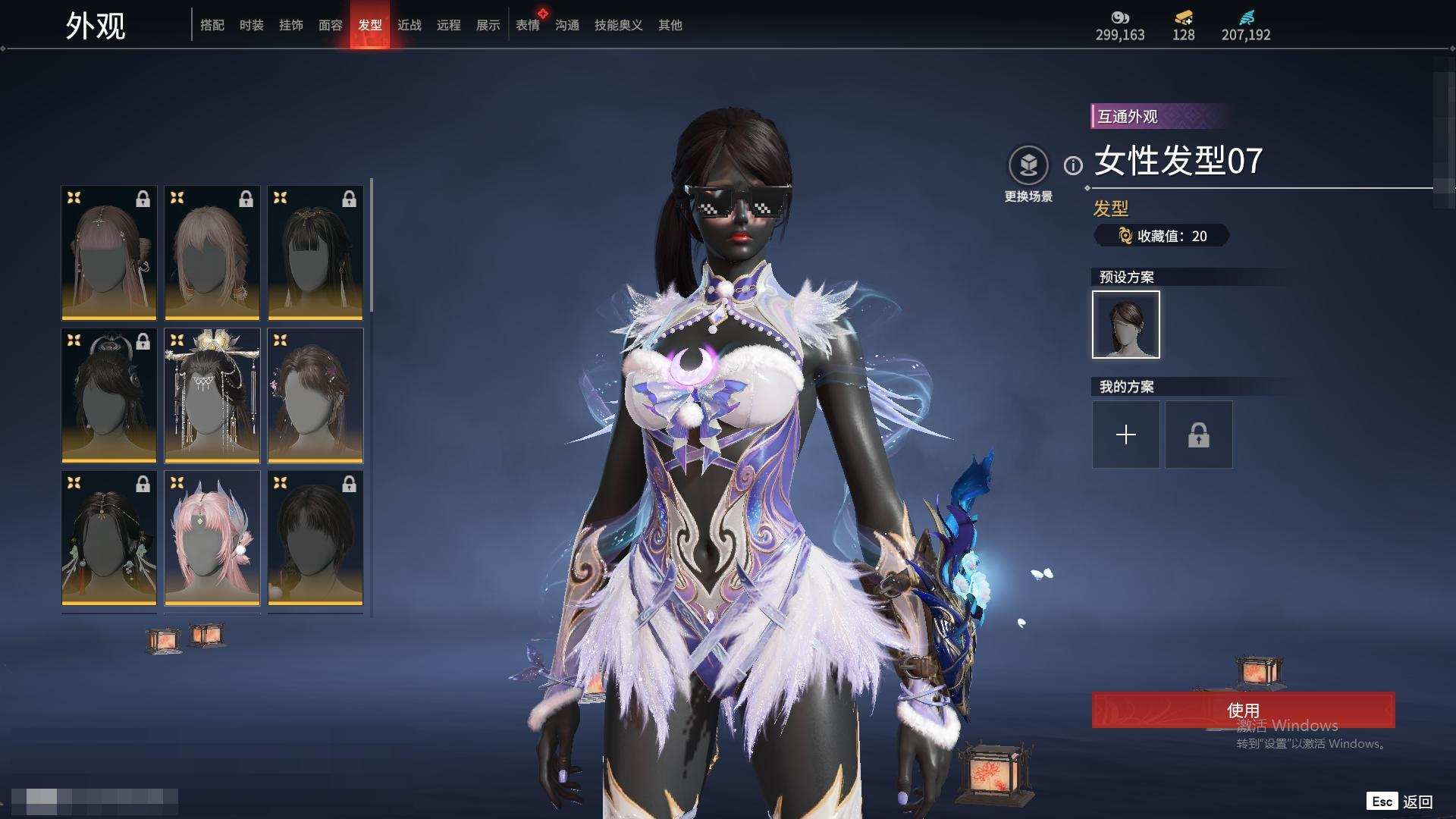
Task: Open the hairstyle info icon
Action: click(x=1072, y=165)
